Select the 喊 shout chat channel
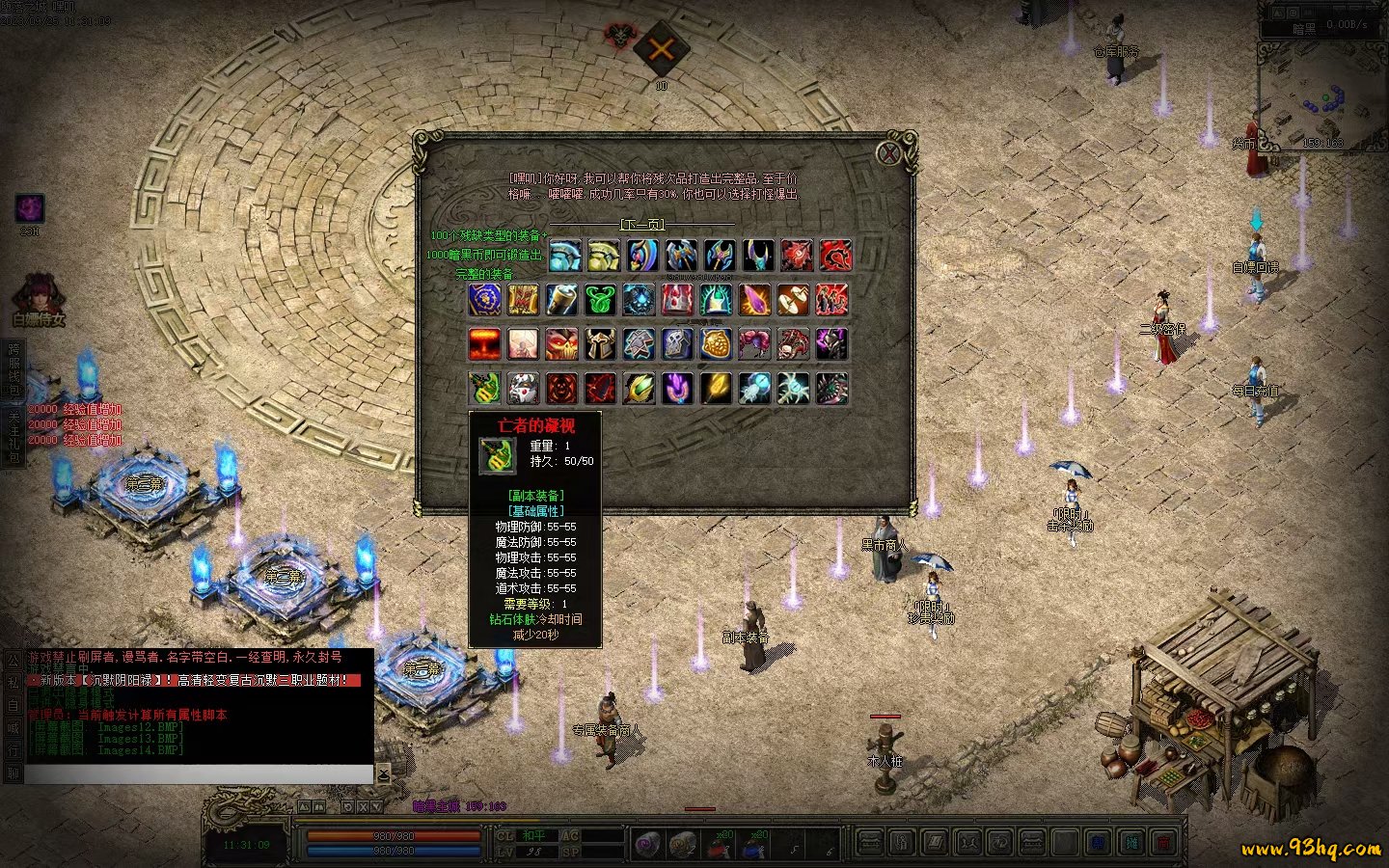 (x=13, y=726)
